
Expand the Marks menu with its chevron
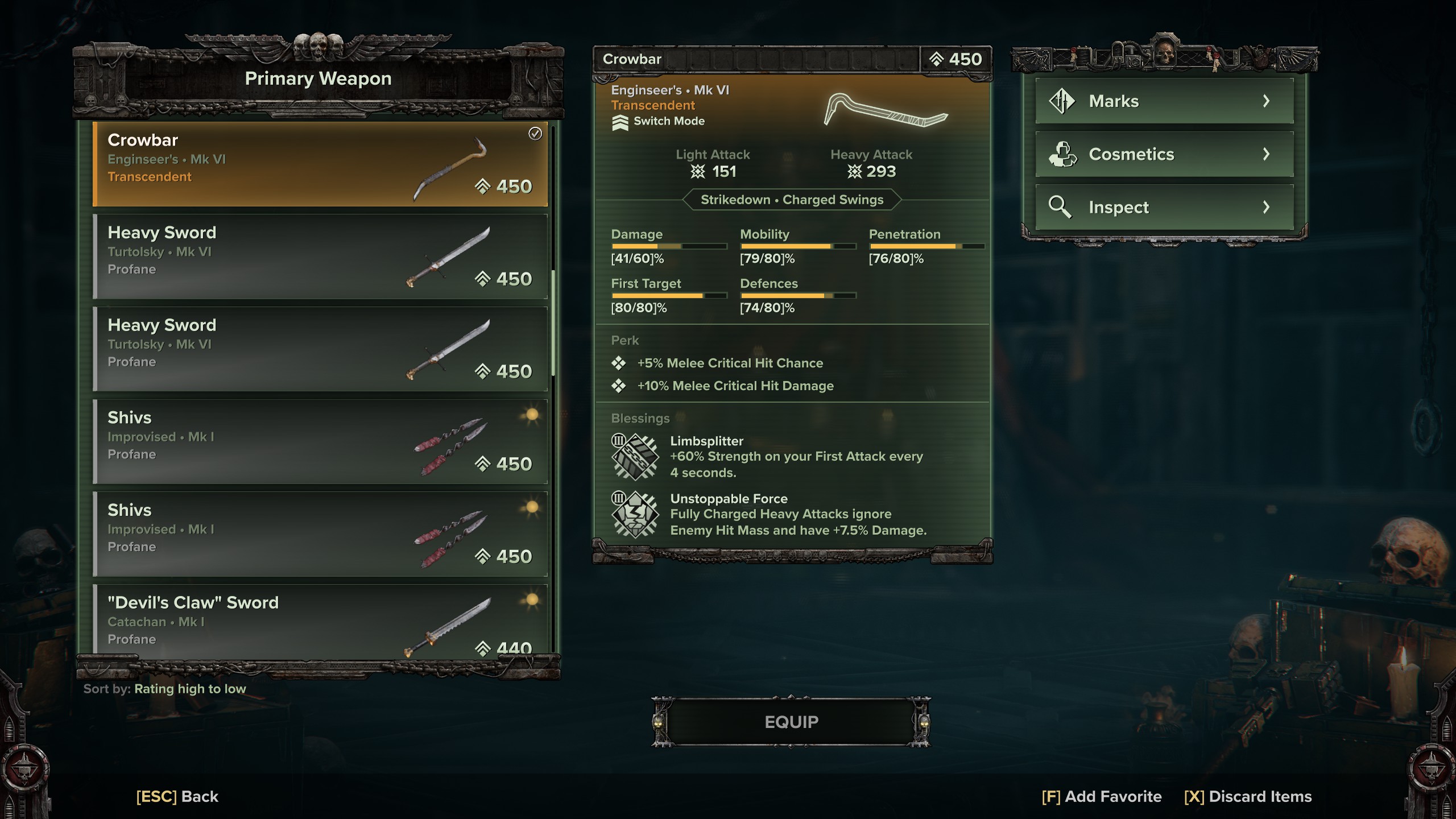coord(1267,100)
